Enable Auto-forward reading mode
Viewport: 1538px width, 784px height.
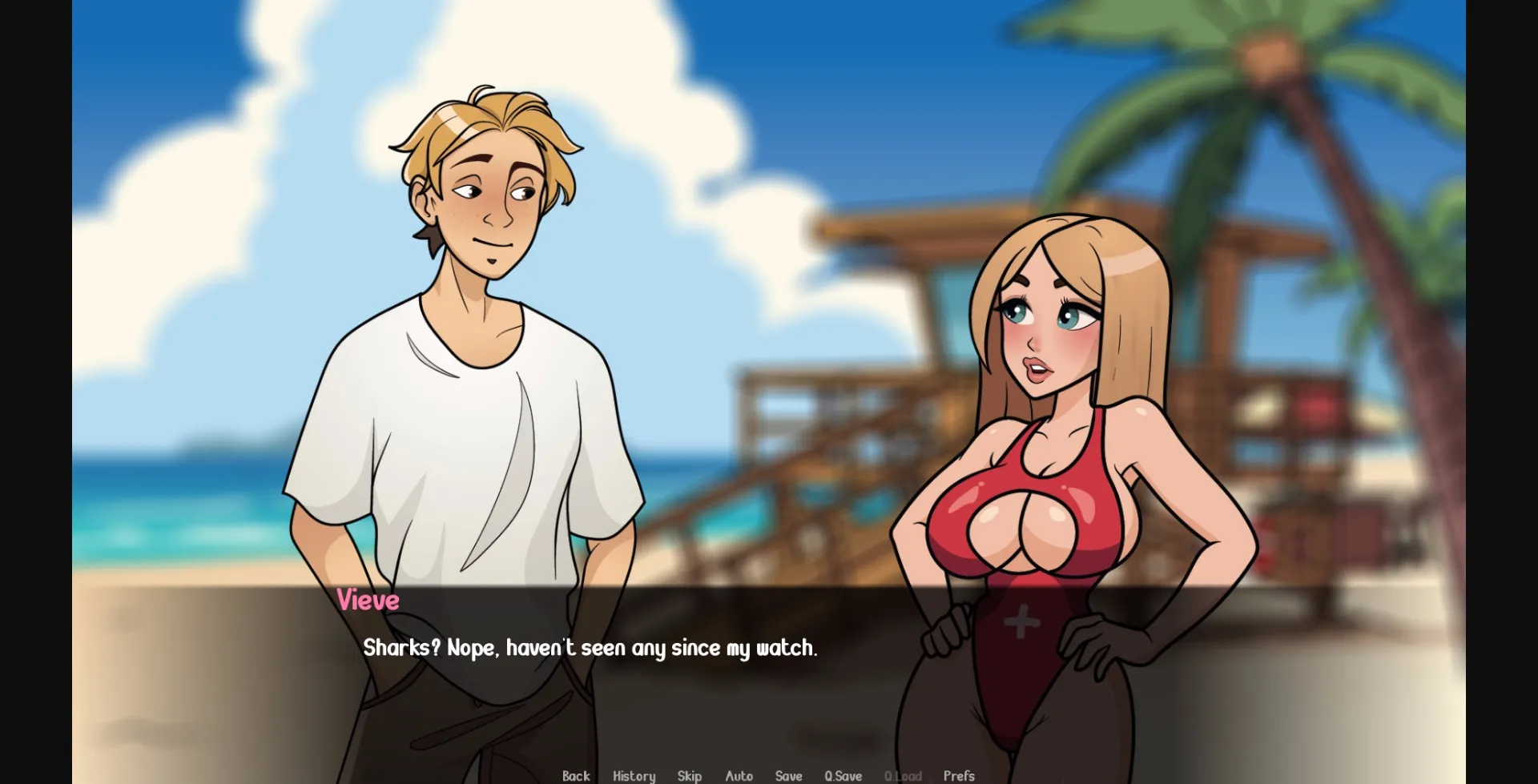pos(739,775)
